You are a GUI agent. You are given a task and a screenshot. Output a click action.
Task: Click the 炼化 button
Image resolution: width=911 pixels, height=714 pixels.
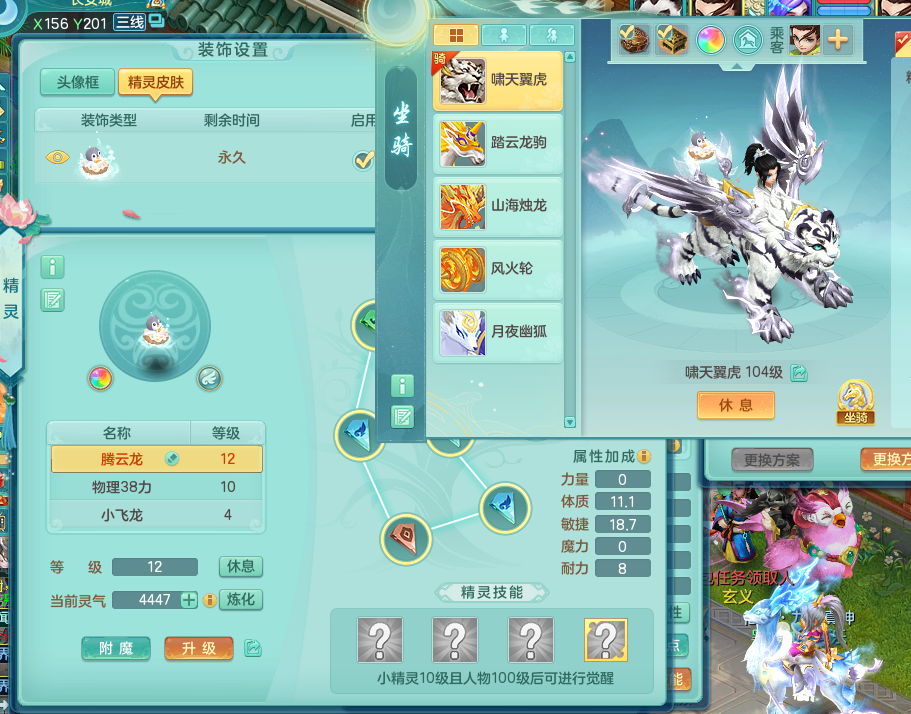[x=241, y=600]
